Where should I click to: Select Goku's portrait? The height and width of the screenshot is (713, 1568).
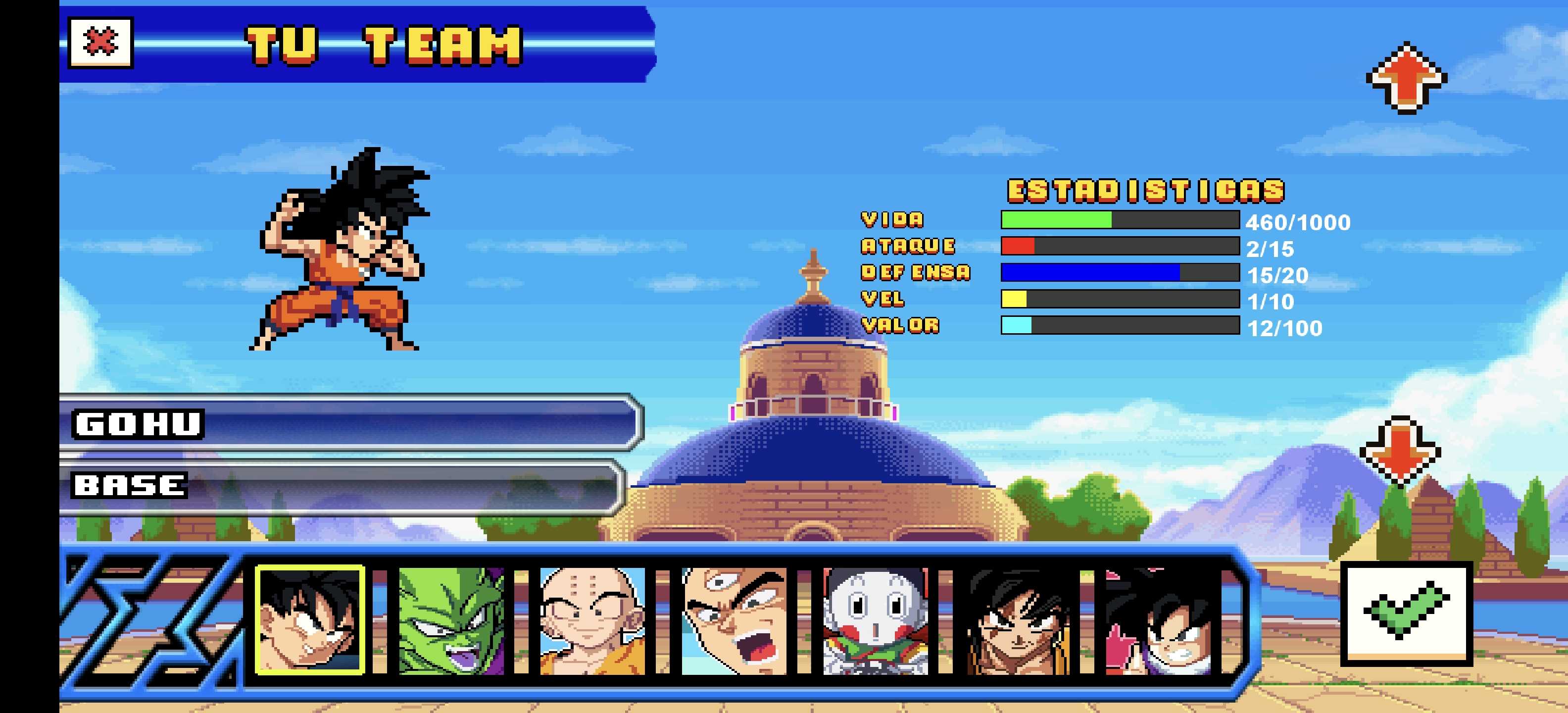(310, 620)
